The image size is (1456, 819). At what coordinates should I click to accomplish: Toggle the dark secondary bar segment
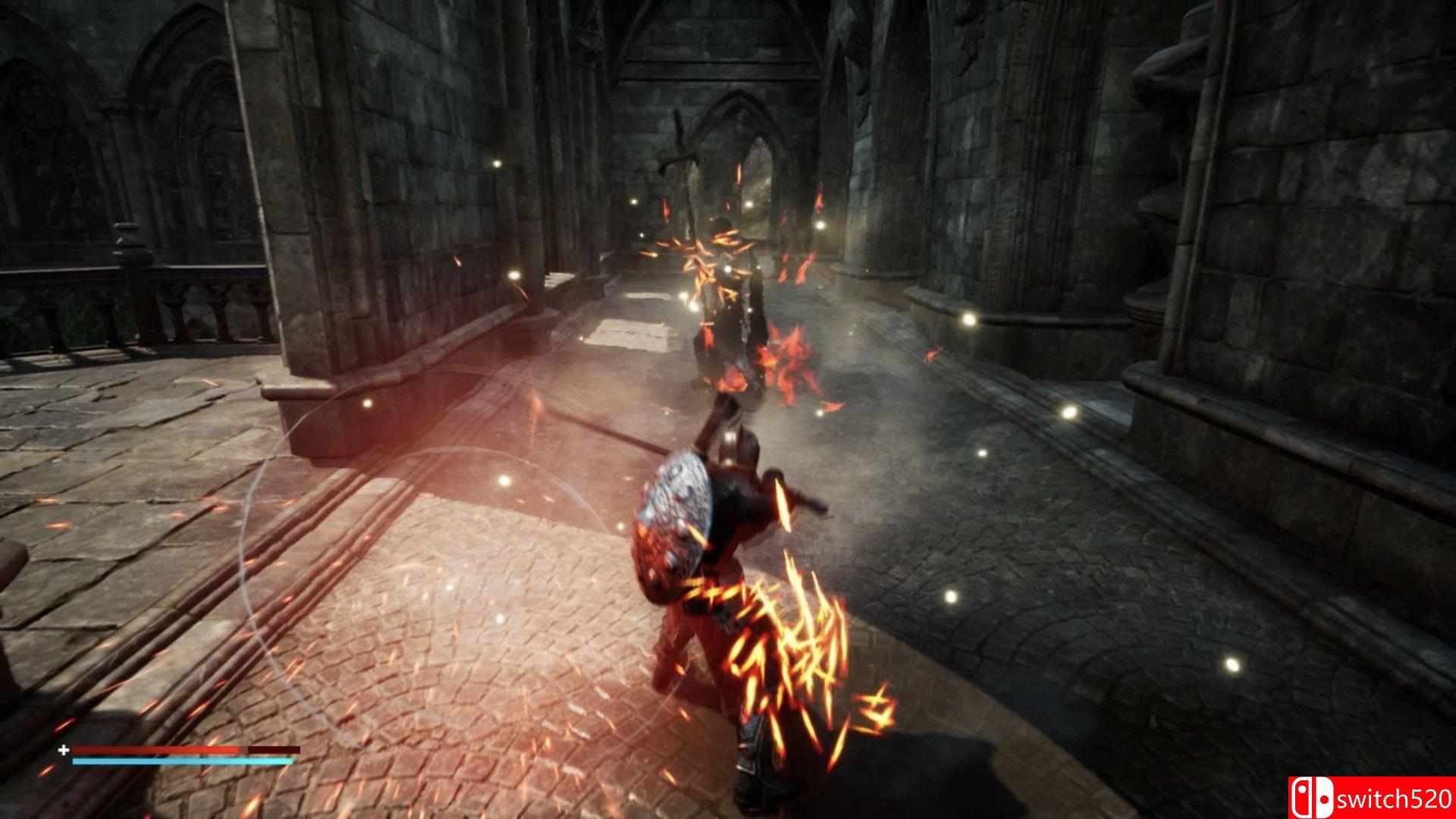(x=273, y=750)
